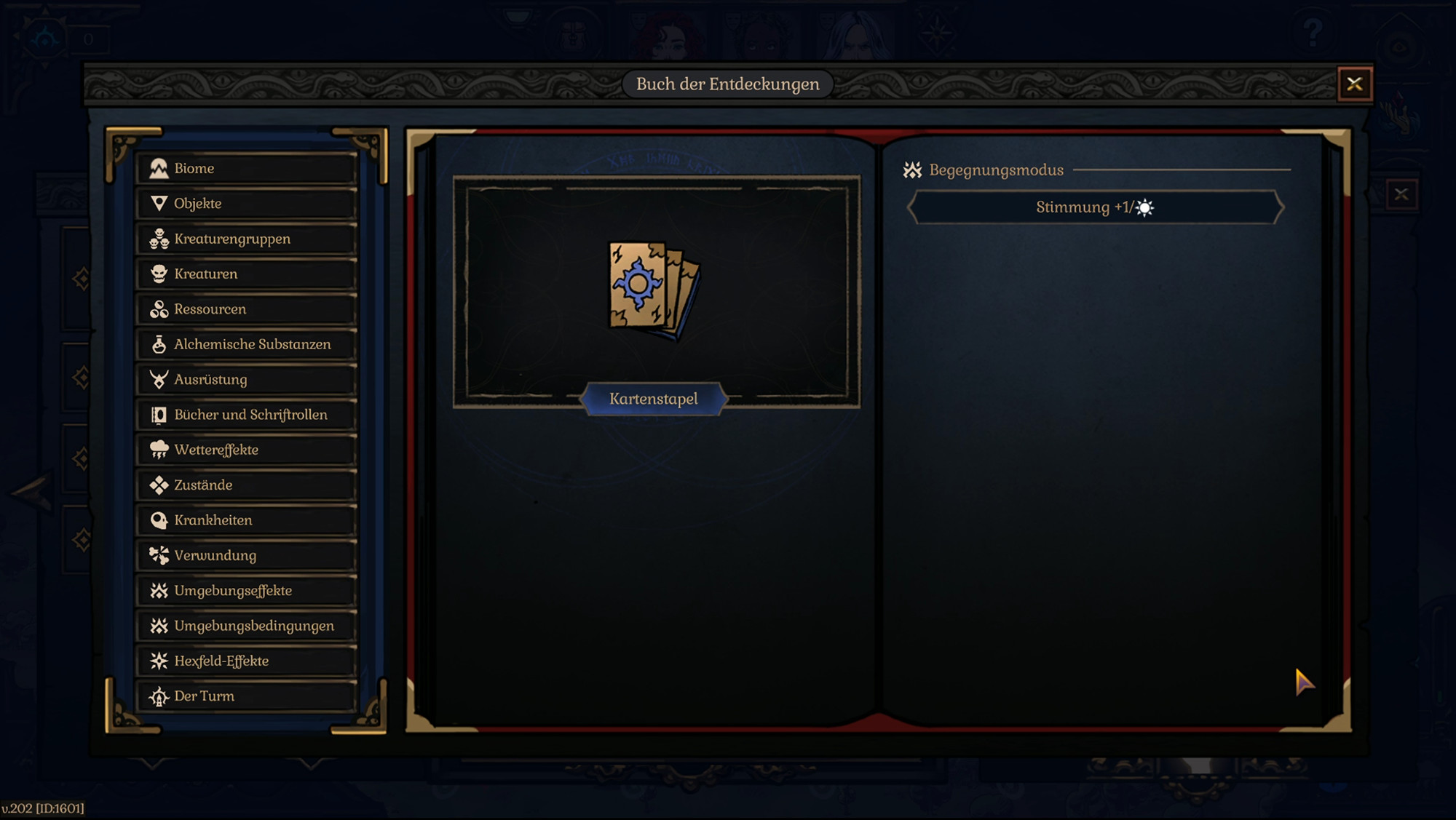Open the Objekte category

pyautogui.click(x=197, y=203)
